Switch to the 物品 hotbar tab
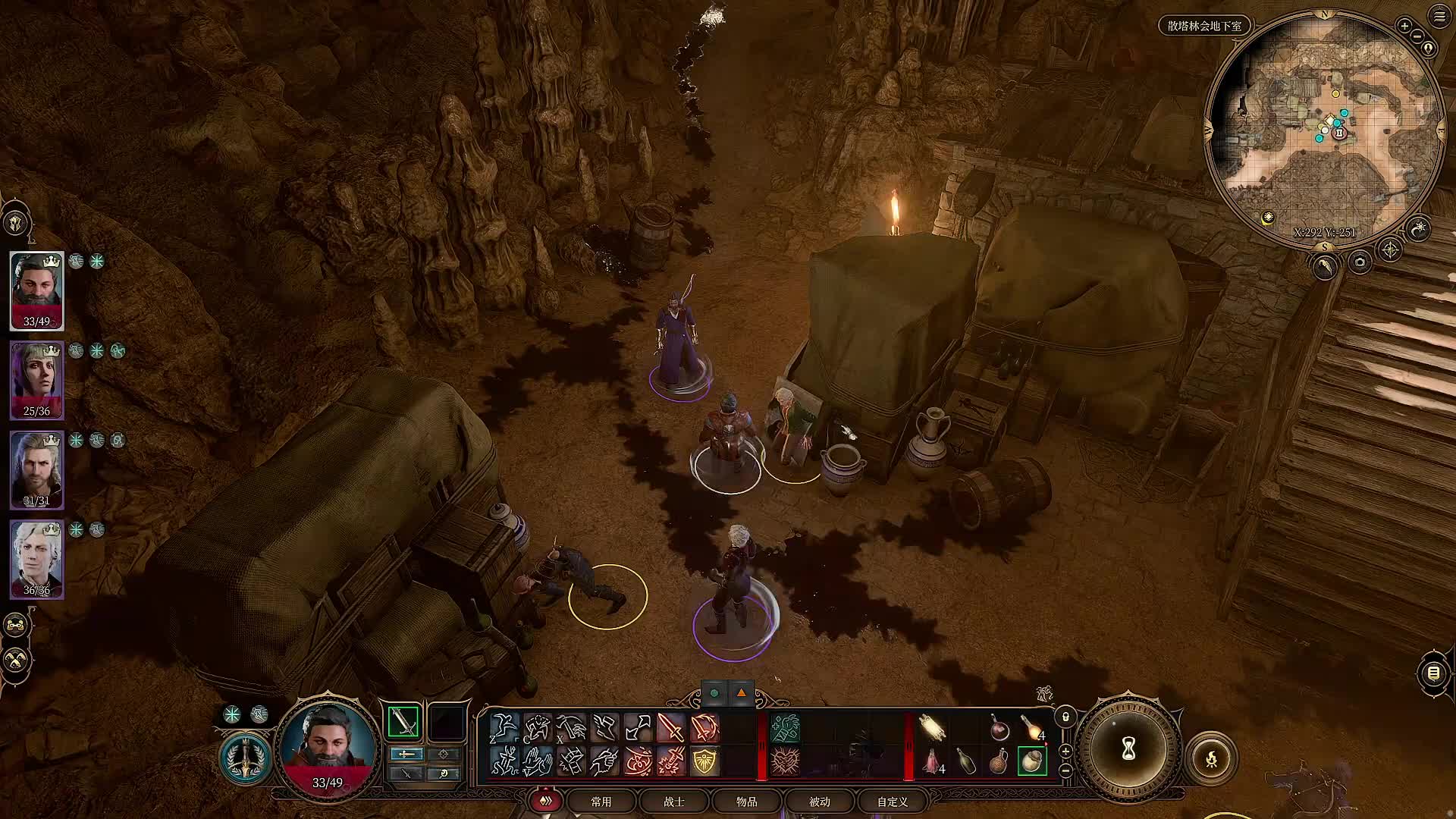The width and height of the screenshot is (1456, 819). [x=747, y=802]
